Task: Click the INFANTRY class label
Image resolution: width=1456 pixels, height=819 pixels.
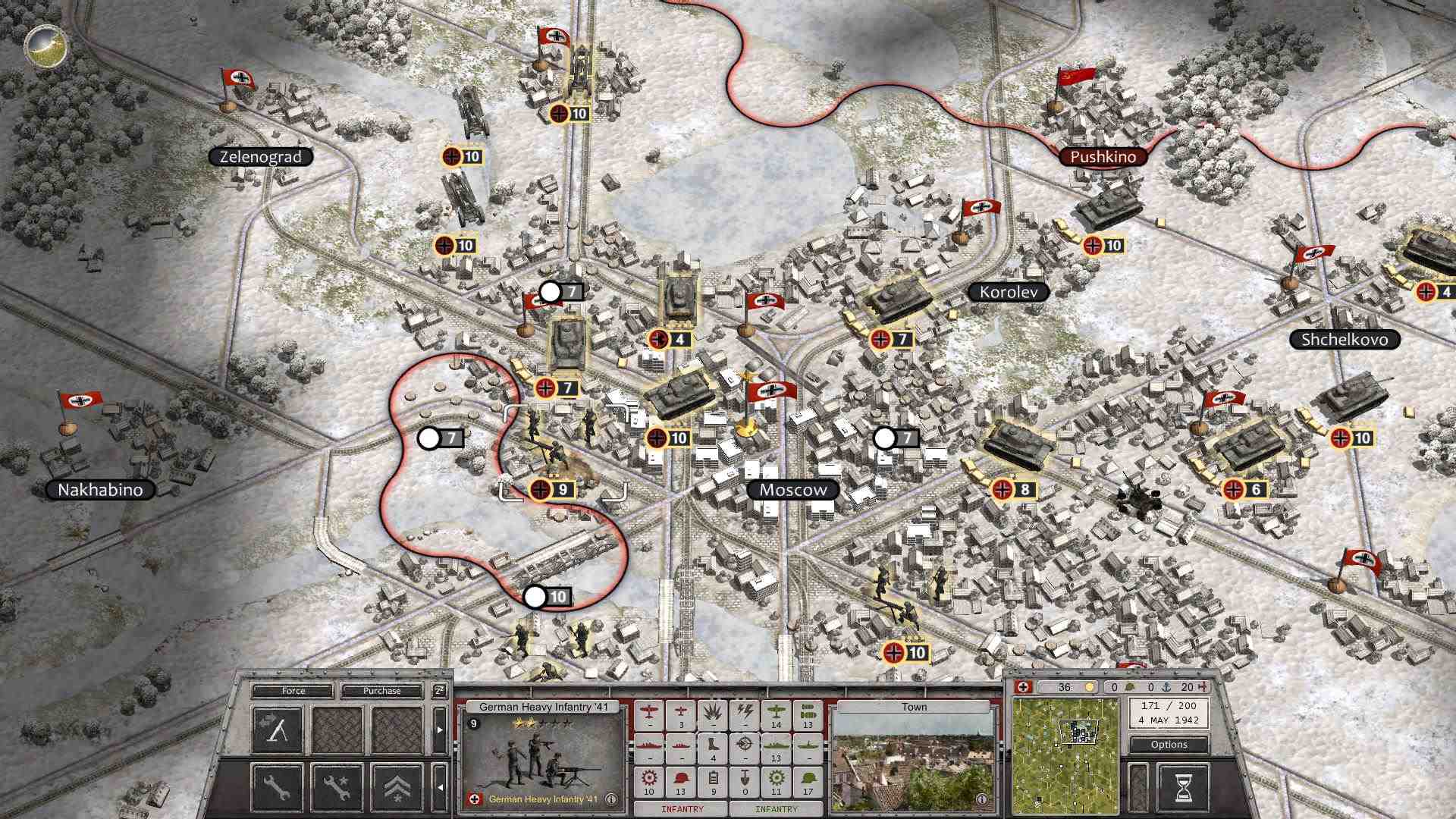Action: [681, 809]
